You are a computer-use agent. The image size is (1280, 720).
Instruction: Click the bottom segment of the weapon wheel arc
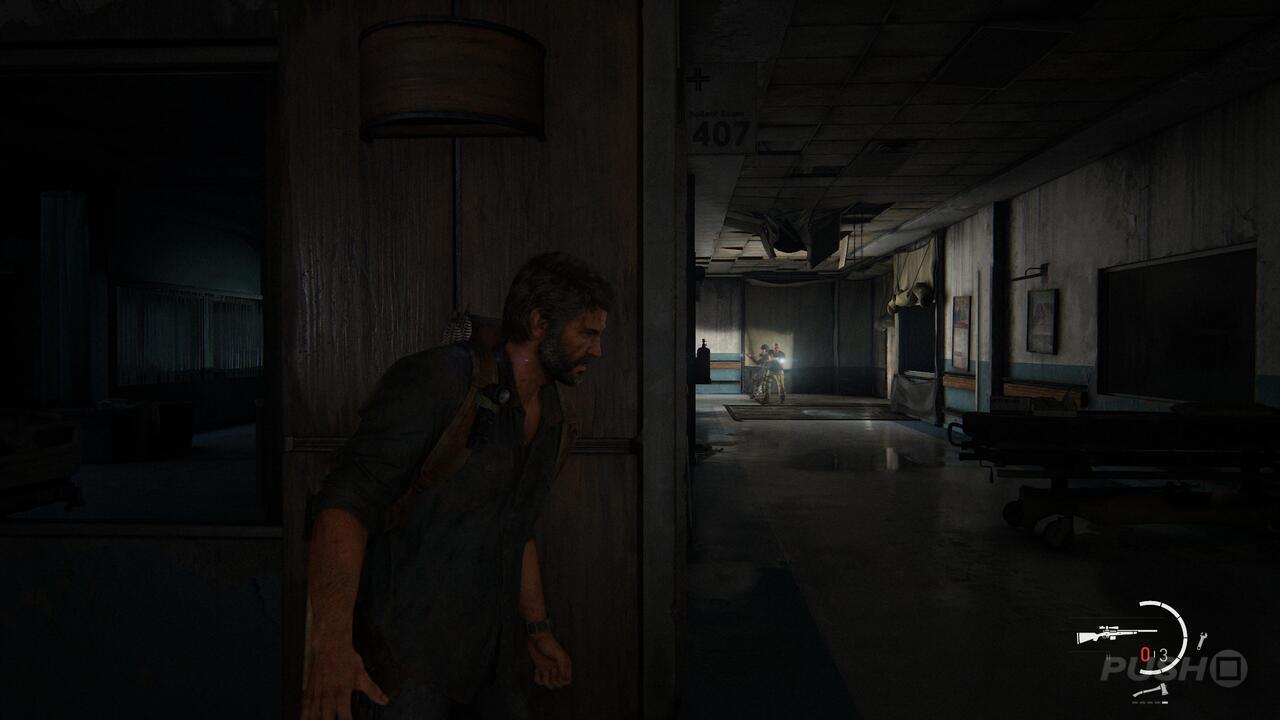tap(1151, 671)
